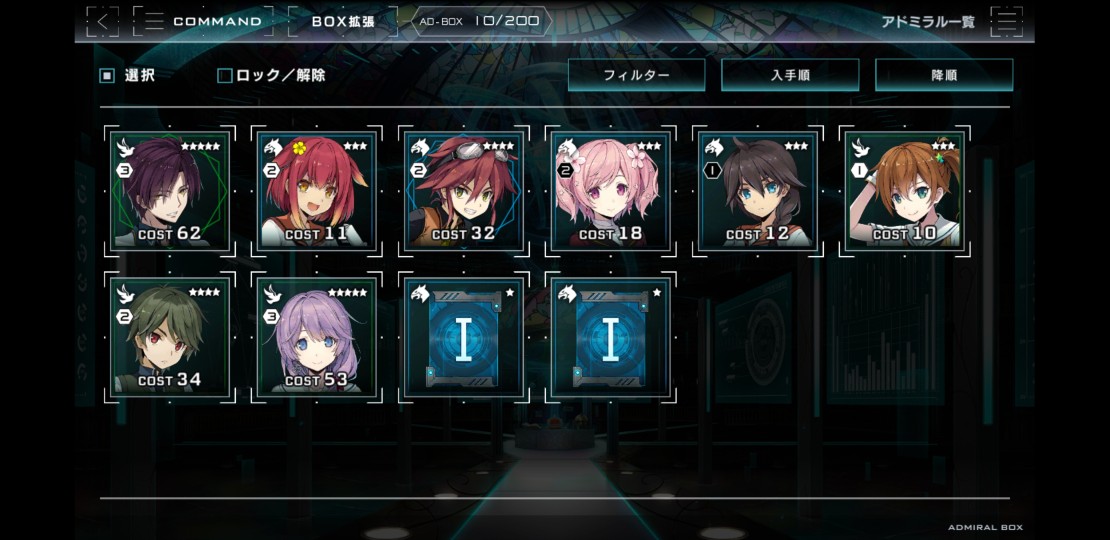Choose the red-haired girl with cost 11
The height and width of the screenshot is (540, 1110).
317,191
